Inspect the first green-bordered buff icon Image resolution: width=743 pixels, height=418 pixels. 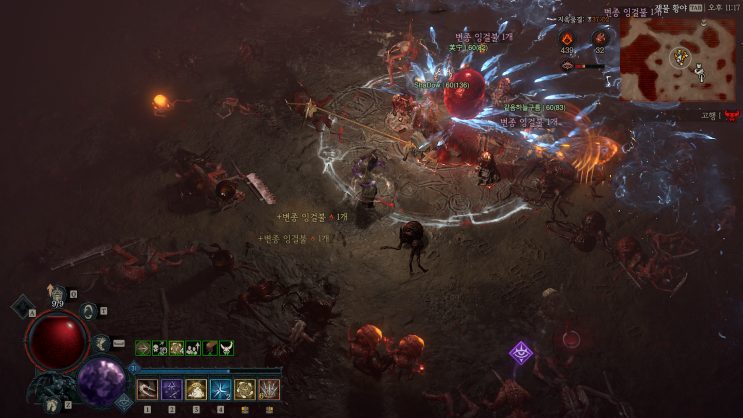143,348
